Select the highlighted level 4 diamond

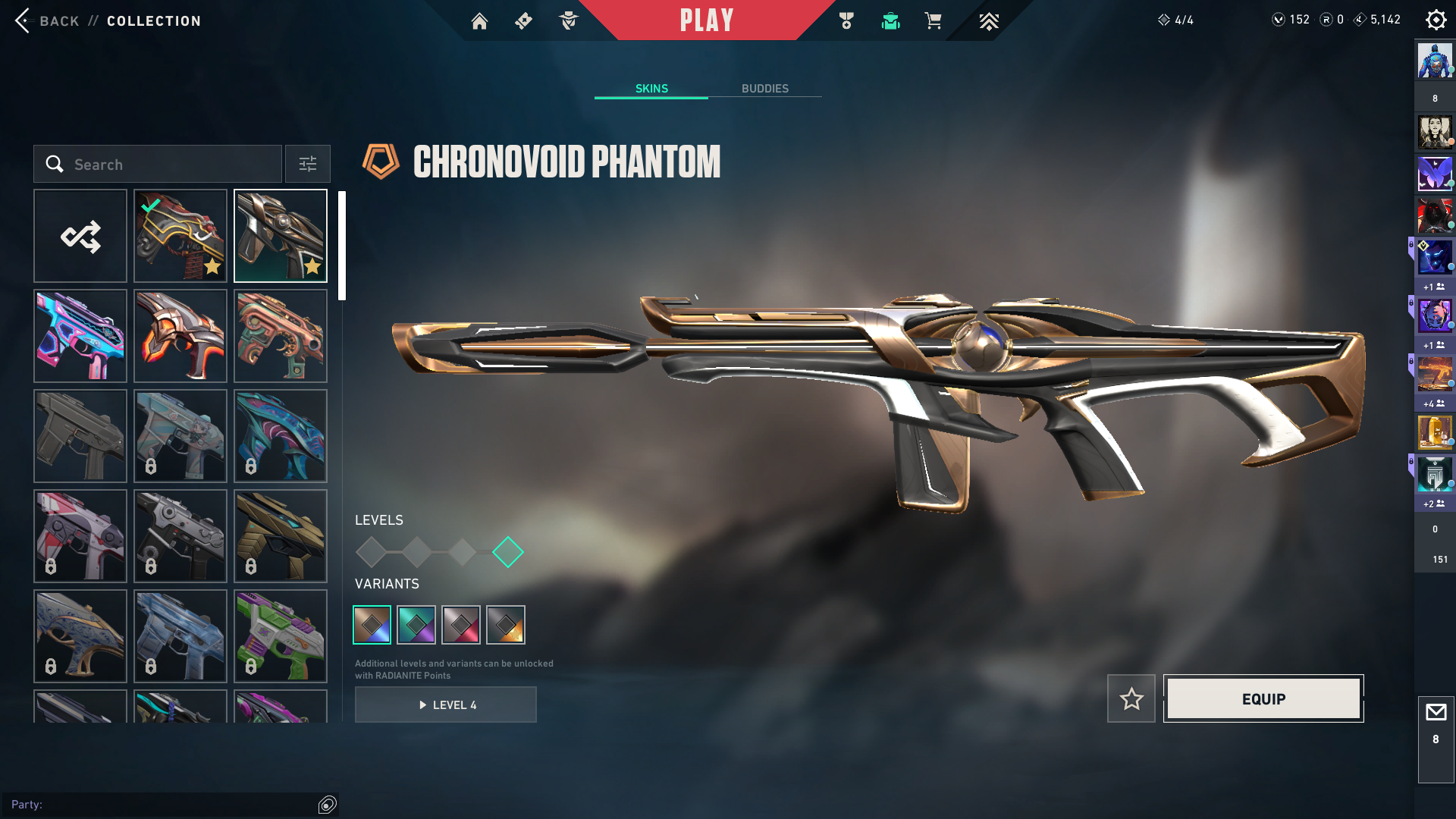click(508, 552)
